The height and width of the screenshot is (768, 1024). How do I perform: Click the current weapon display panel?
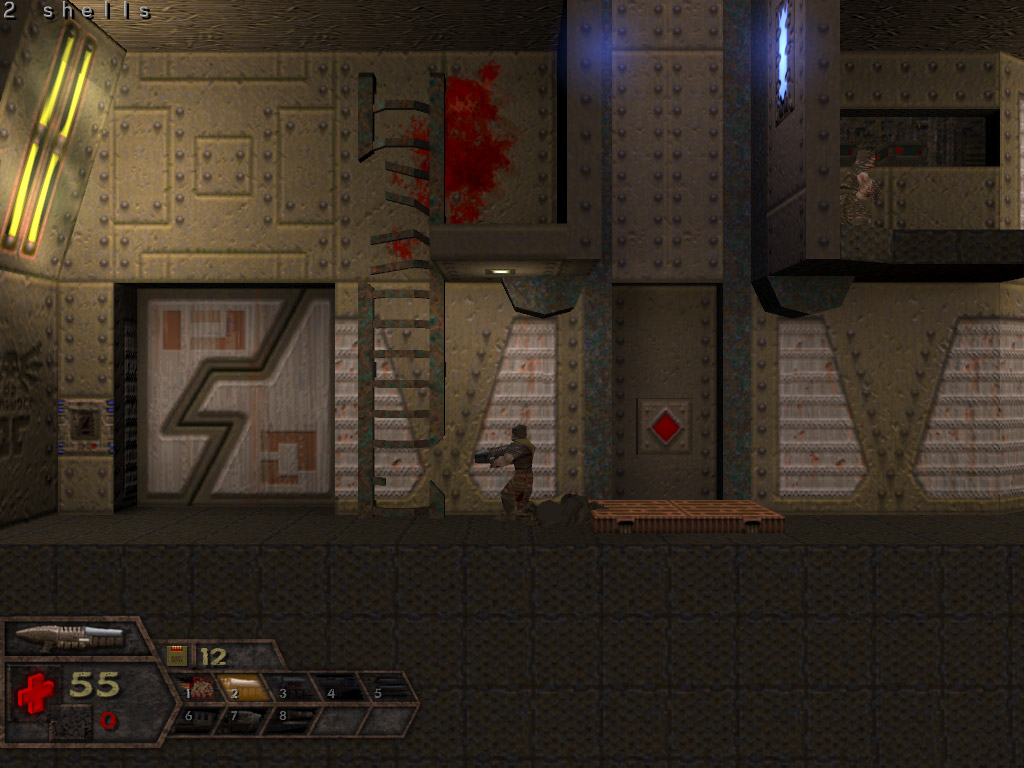[x=76, y=636]
